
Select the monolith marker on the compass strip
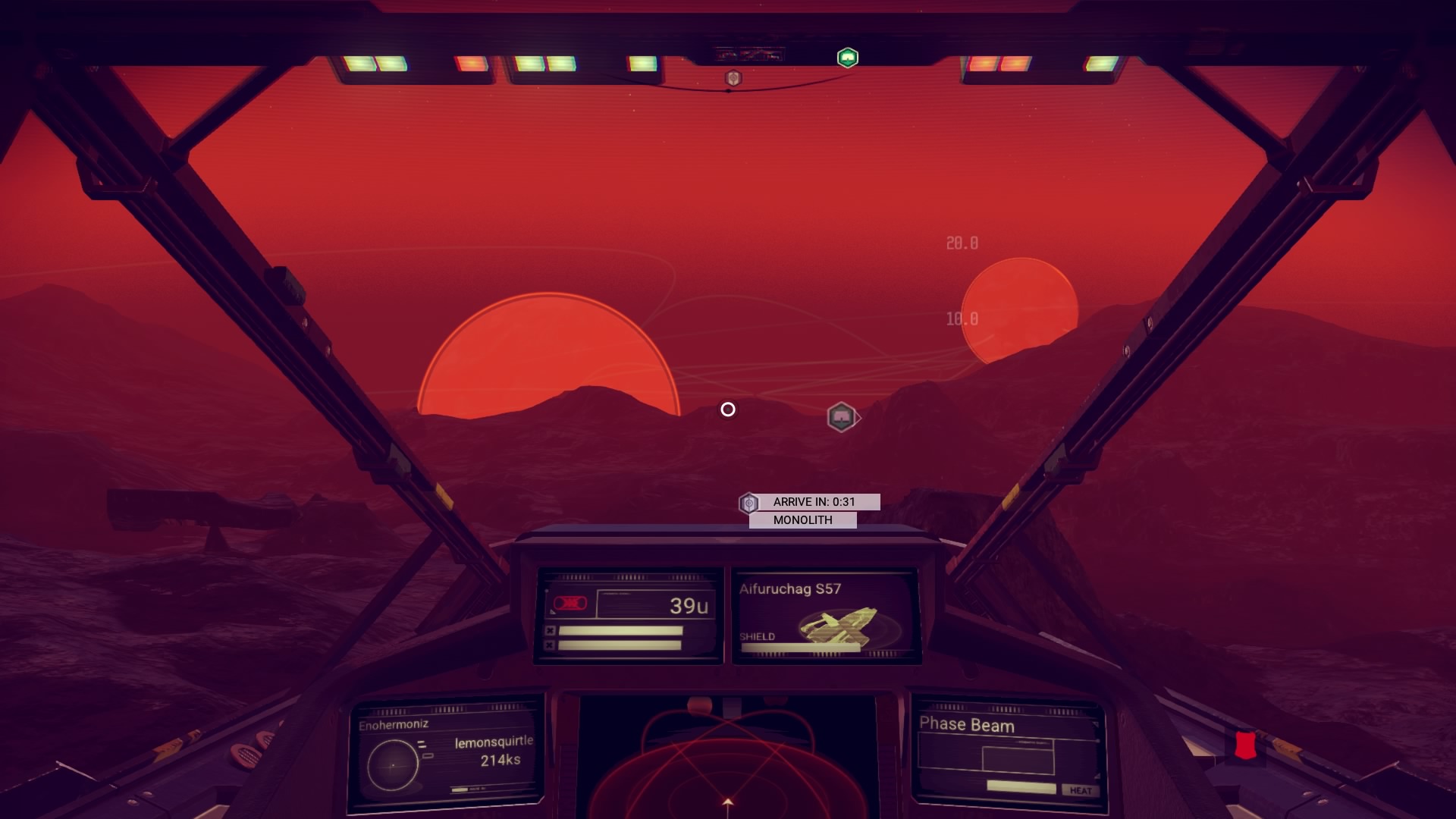click(733, 78)
